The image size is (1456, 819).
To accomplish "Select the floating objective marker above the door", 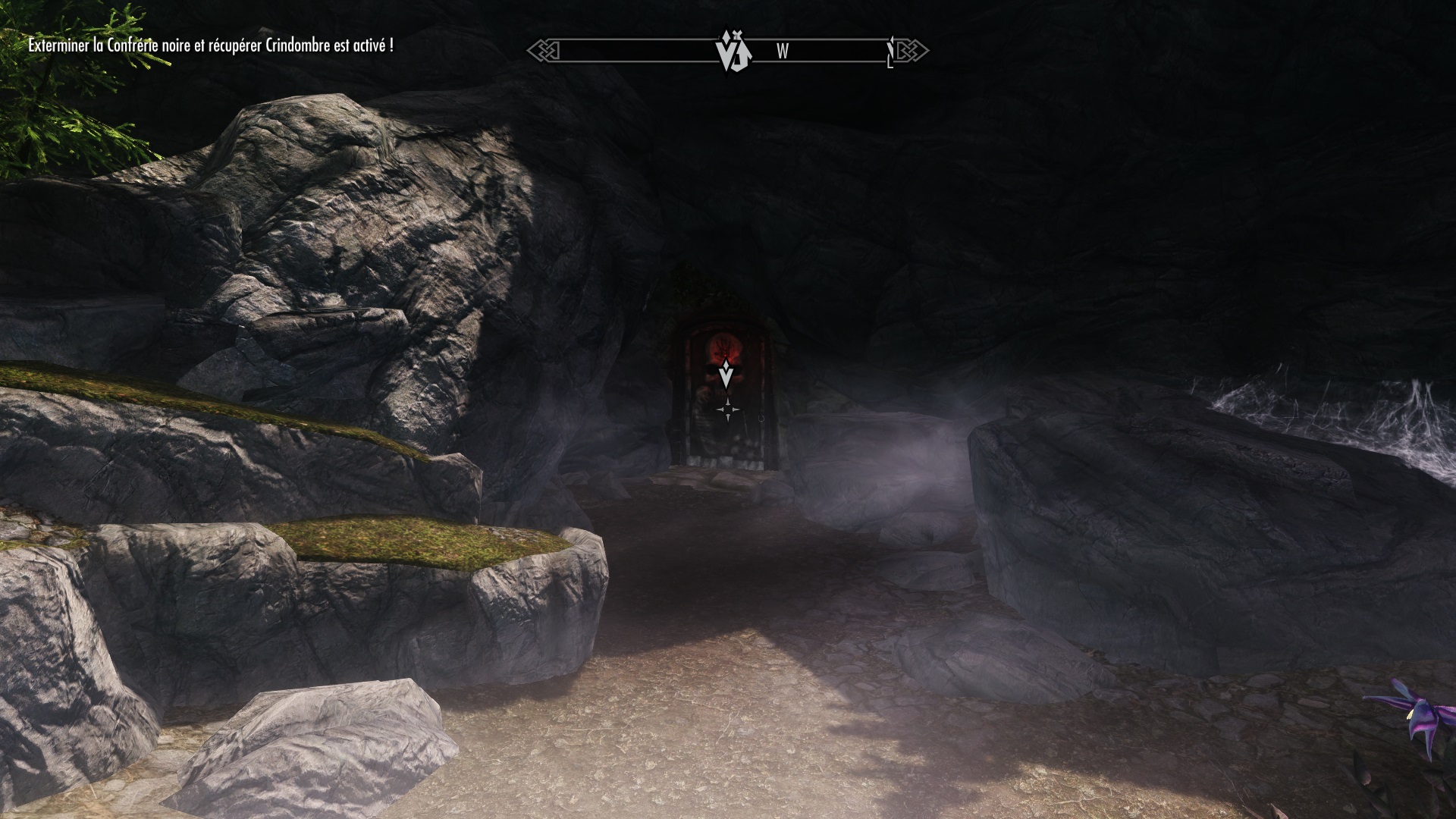I will coord(727,374).
